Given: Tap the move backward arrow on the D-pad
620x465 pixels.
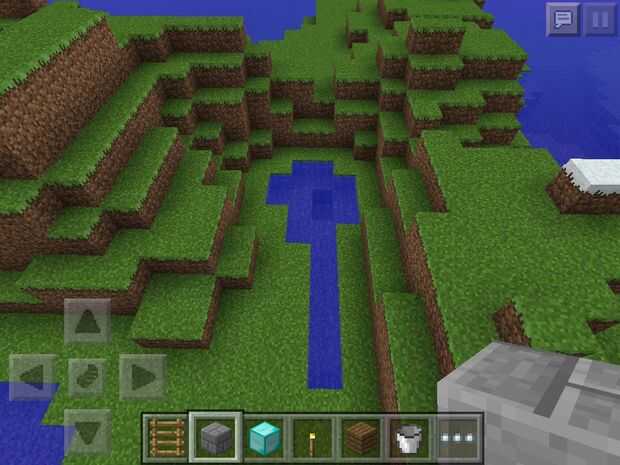Looking at the screenshot, I should pos(88,431).
